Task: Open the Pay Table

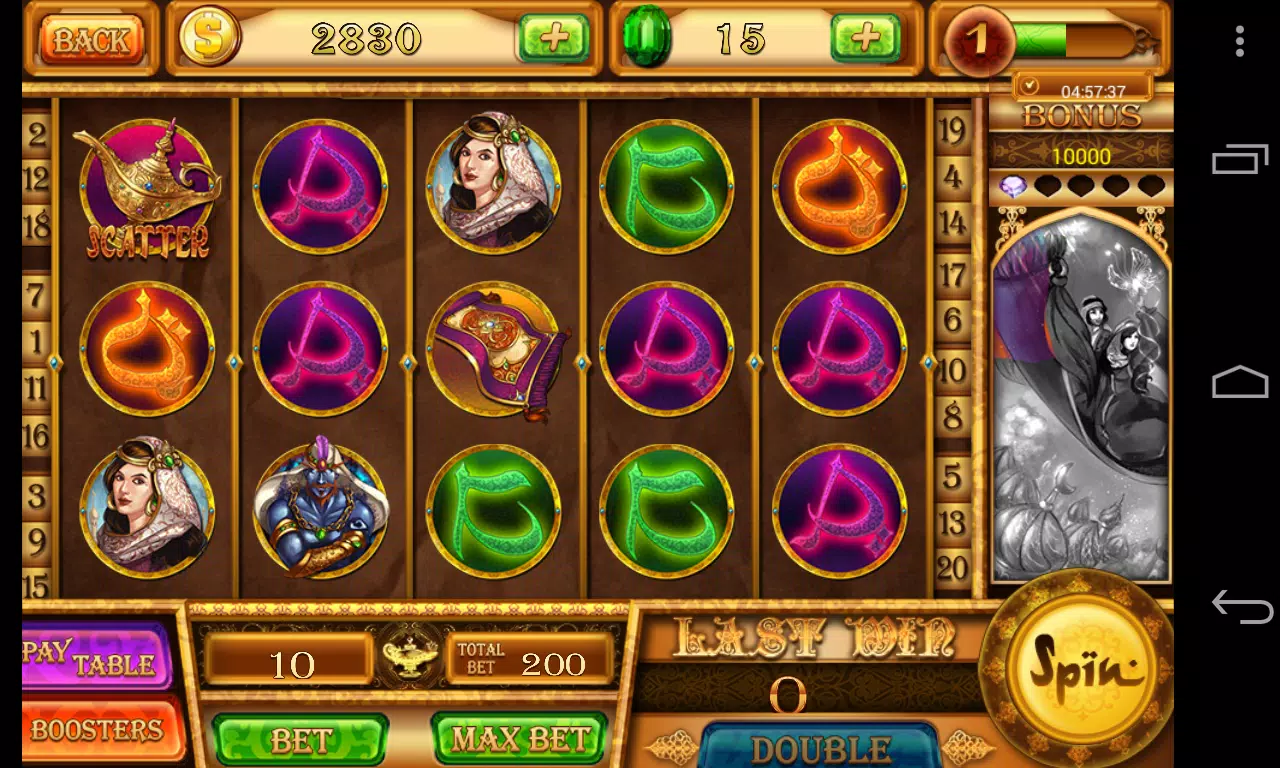Action: tap(97, 657)
